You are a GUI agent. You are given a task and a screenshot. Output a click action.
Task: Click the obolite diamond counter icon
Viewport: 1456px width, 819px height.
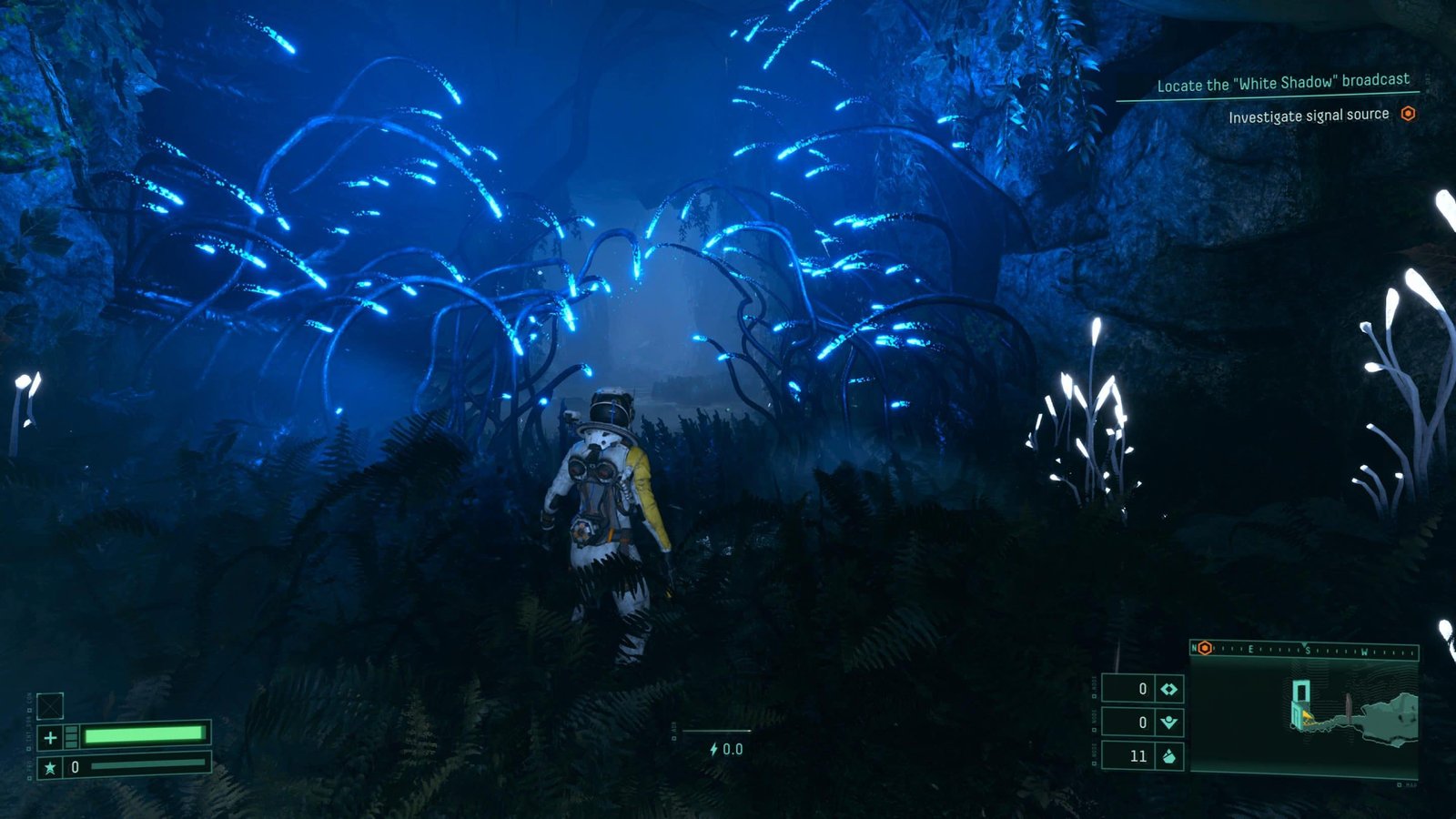coord(1168,689)
